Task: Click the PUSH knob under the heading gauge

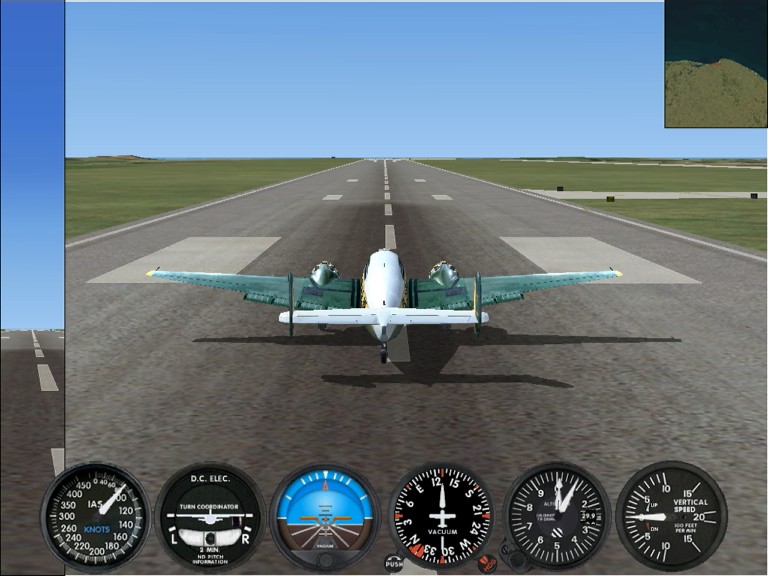Action: (394, 563)
